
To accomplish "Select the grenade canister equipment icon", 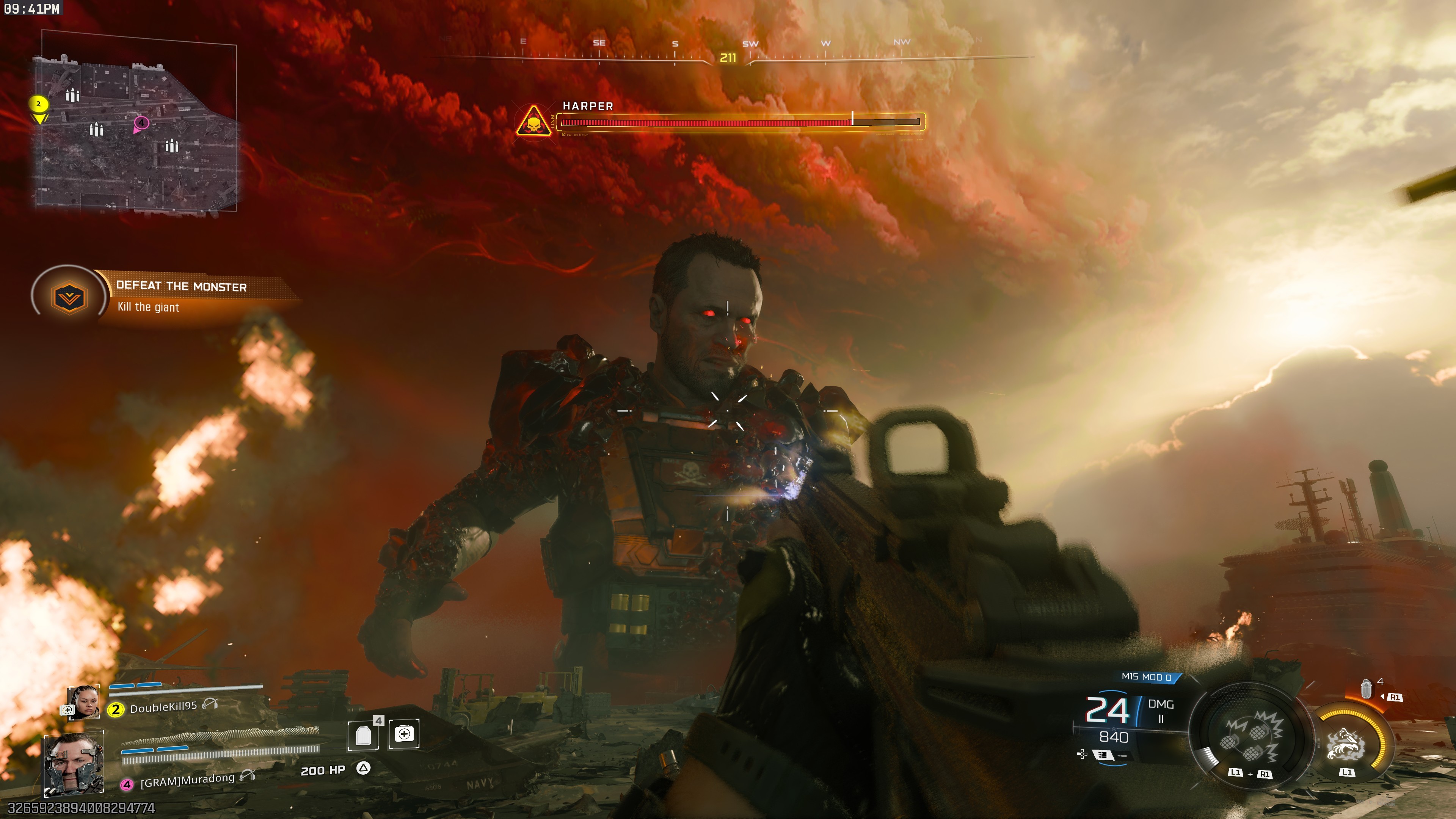I will click(1366, 690).
